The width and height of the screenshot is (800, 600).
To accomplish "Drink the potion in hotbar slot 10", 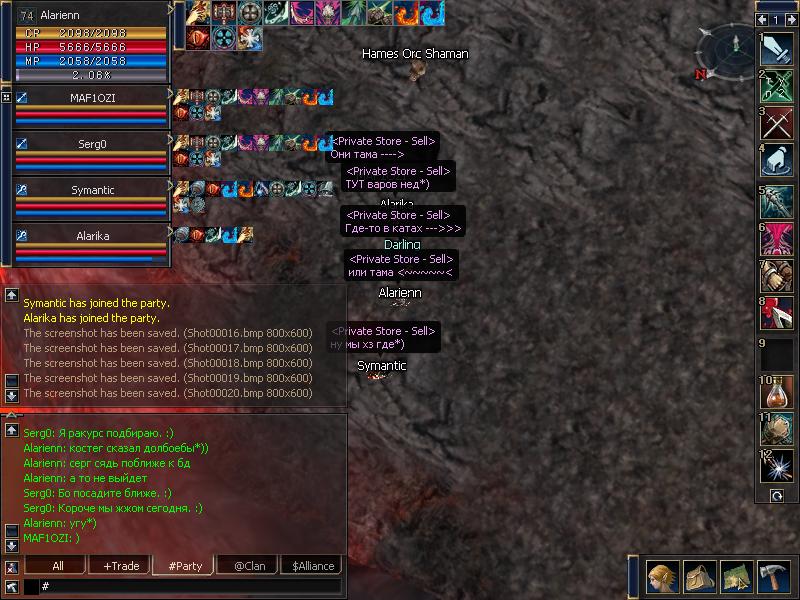I will click(x=777, y=391).
